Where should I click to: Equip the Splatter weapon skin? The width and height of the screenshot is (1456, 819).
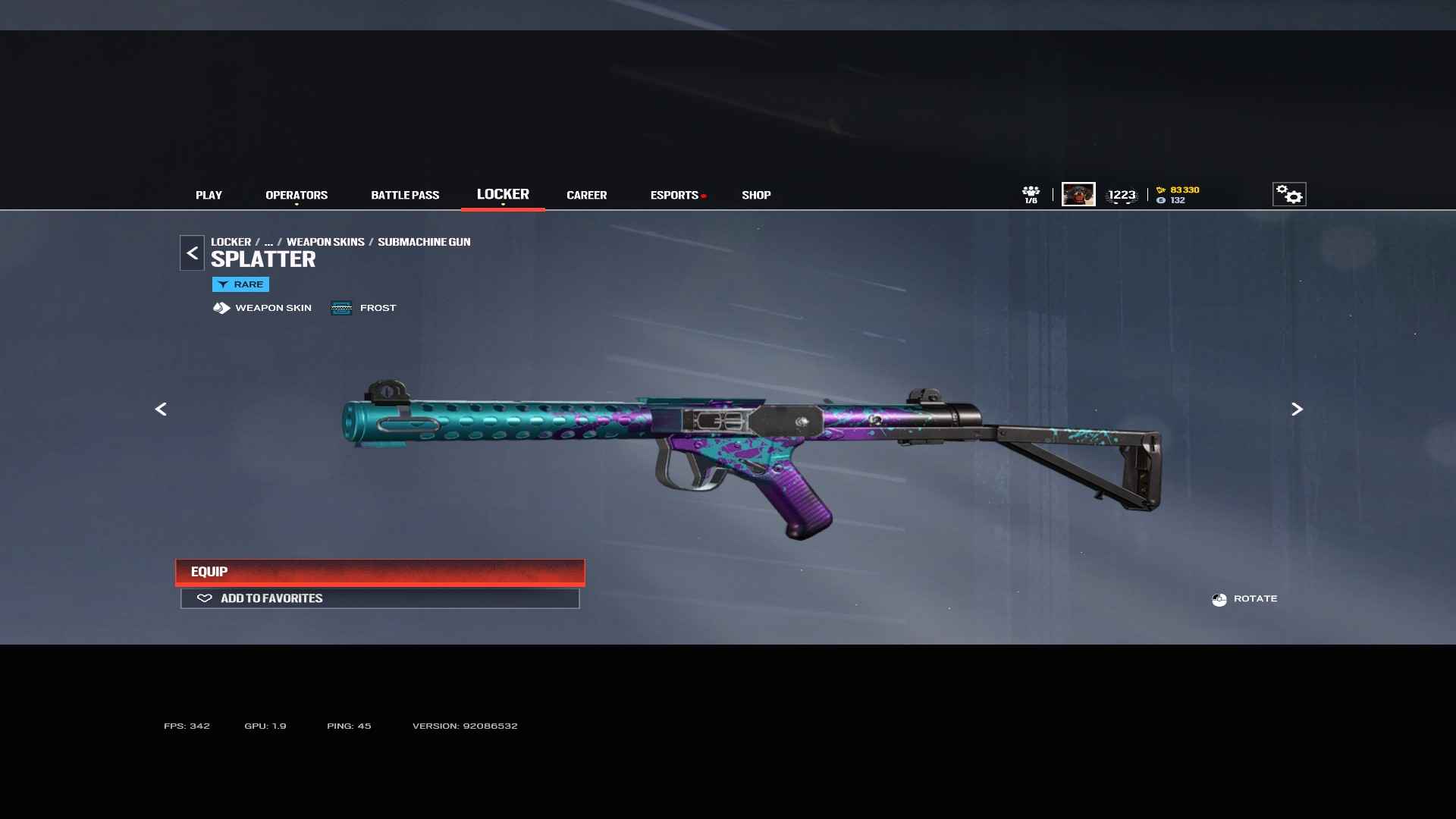(380, 572)
